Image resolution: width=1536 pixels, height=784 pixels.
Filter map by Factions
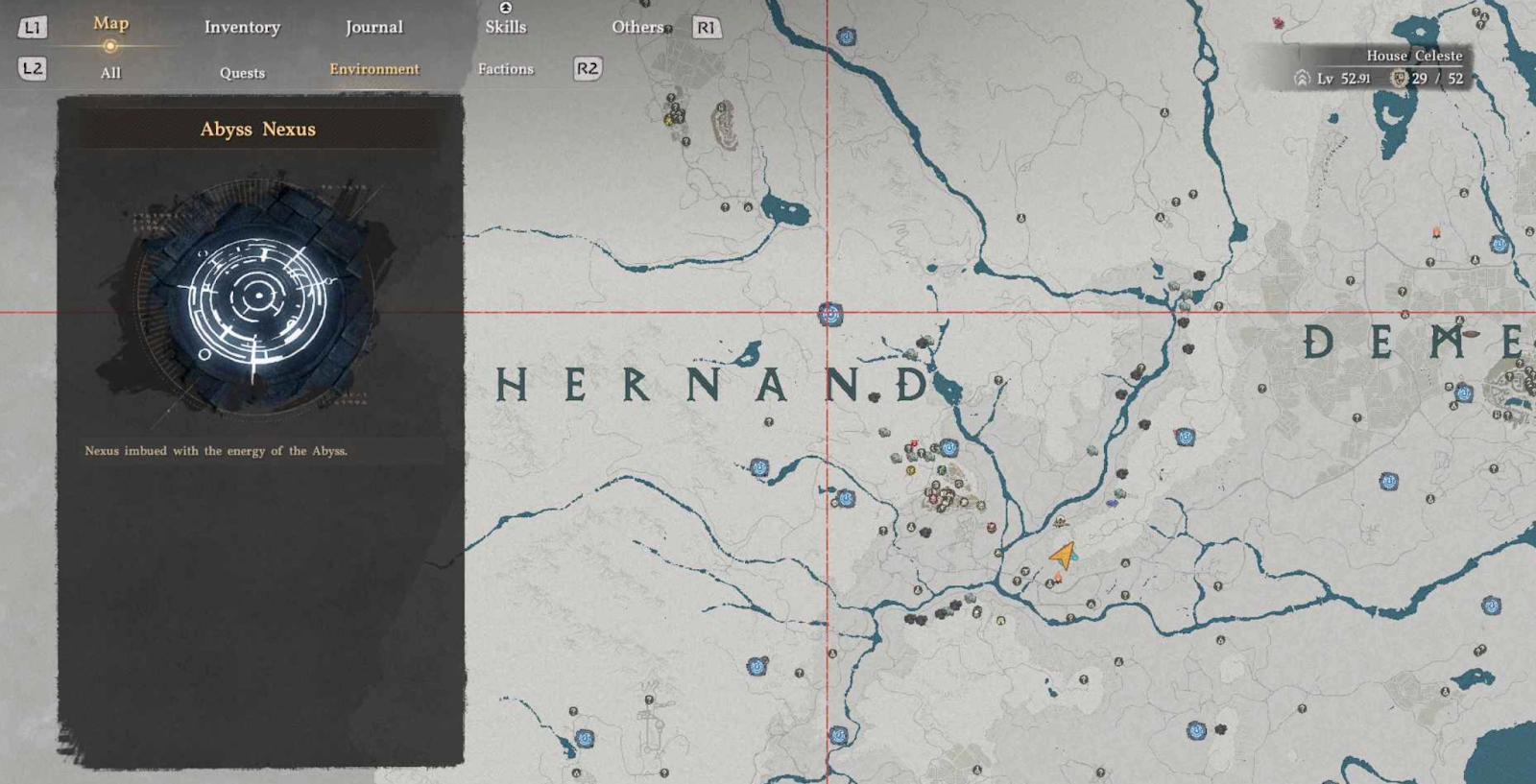[x=505, y=69]
